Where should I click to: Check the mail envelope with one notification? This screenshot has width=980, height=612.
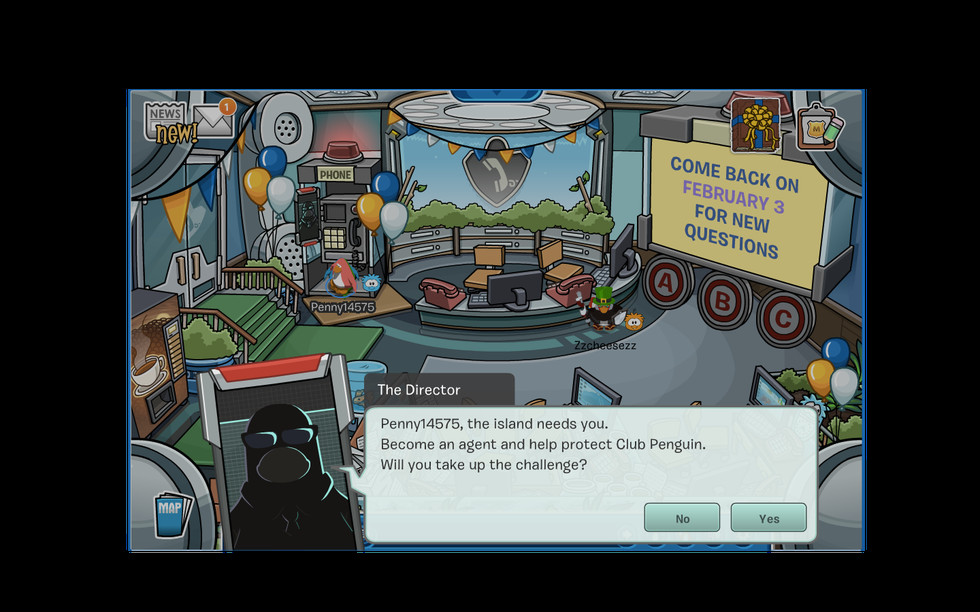click(x=213, y=120)
